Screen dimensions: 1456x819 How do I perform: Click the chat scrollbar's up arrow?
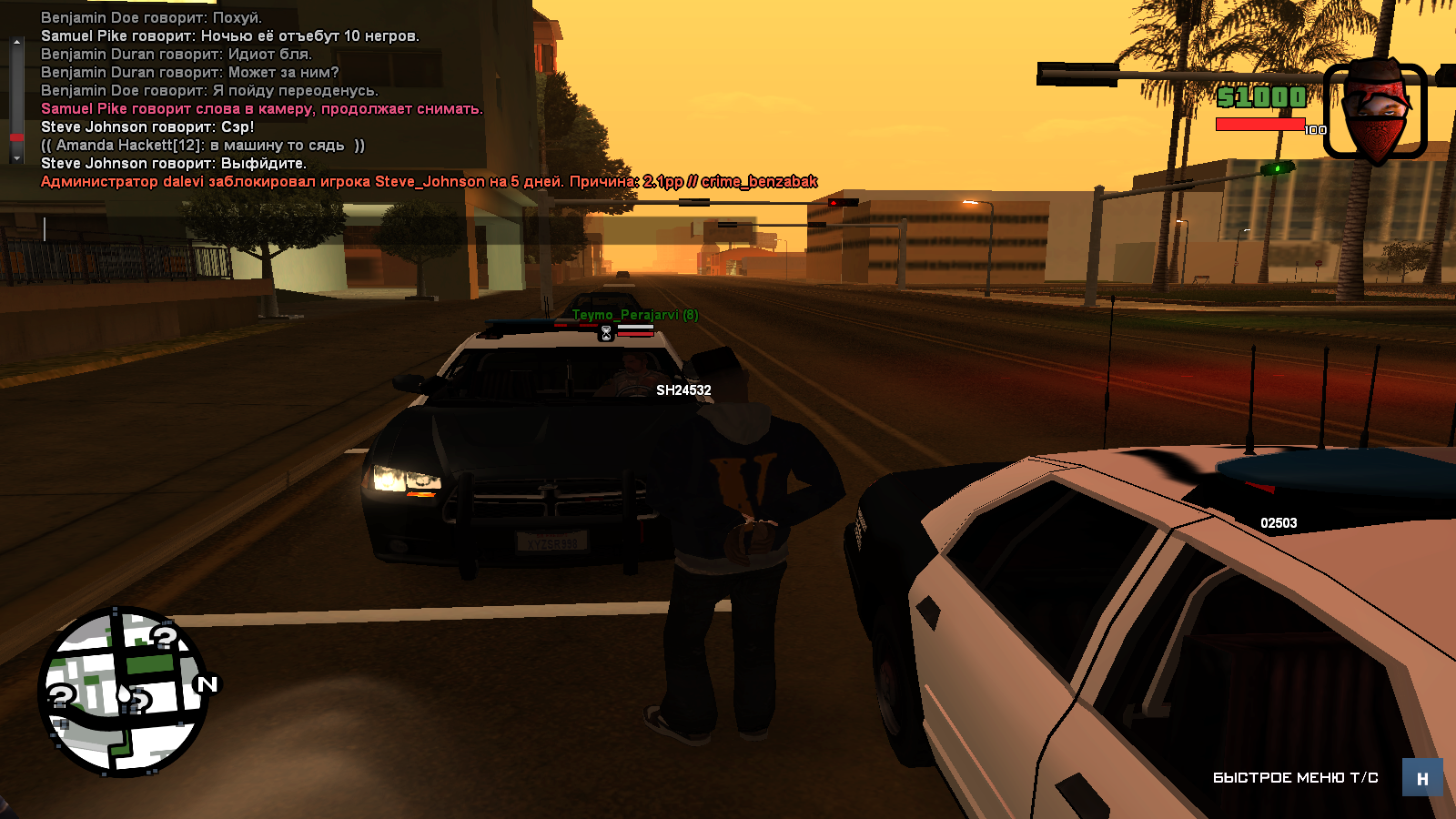(x=16, y=41)
